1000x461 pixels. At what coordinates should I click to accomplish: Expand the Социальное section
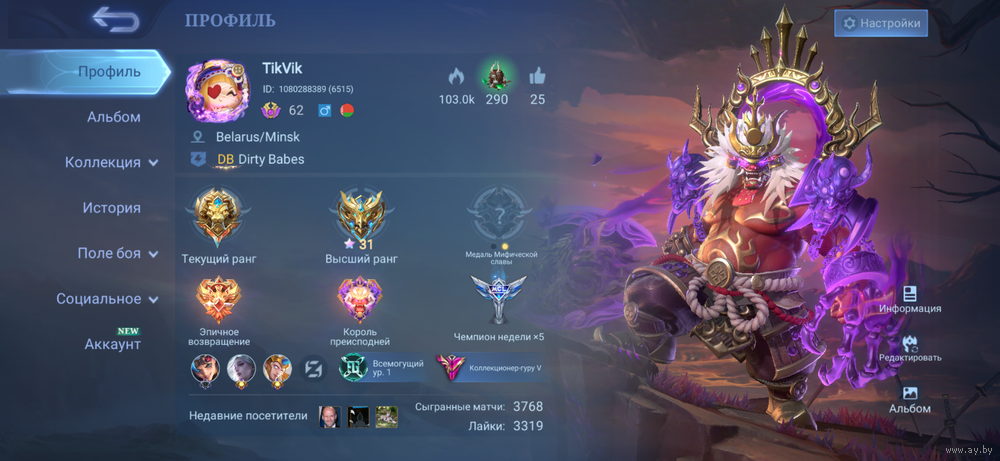tap(107, 298)
